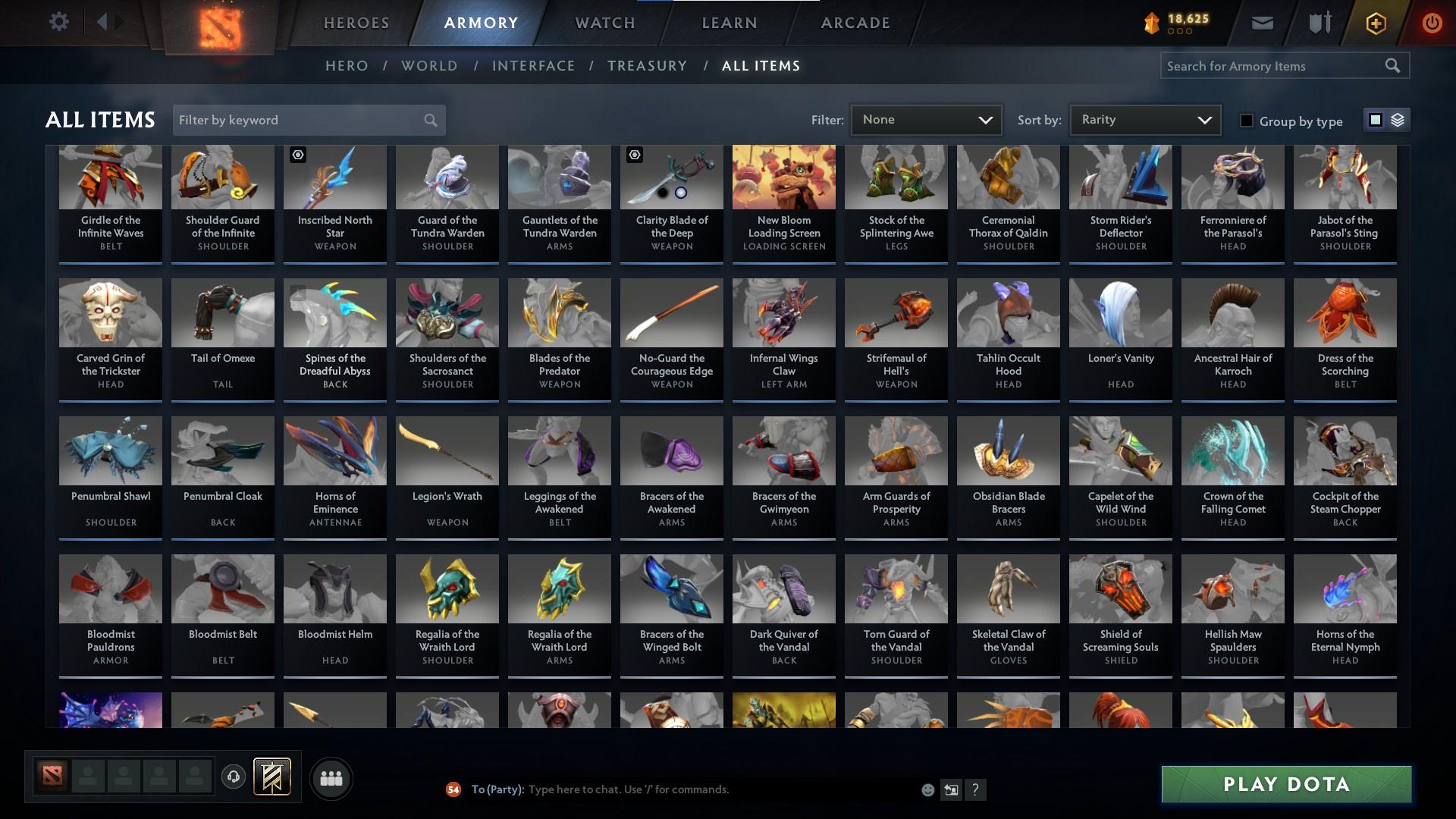Viewport: 1456px width, 819px height.
Task: Click the Dota Plus hexagon icon
Action: [1375, 22]
